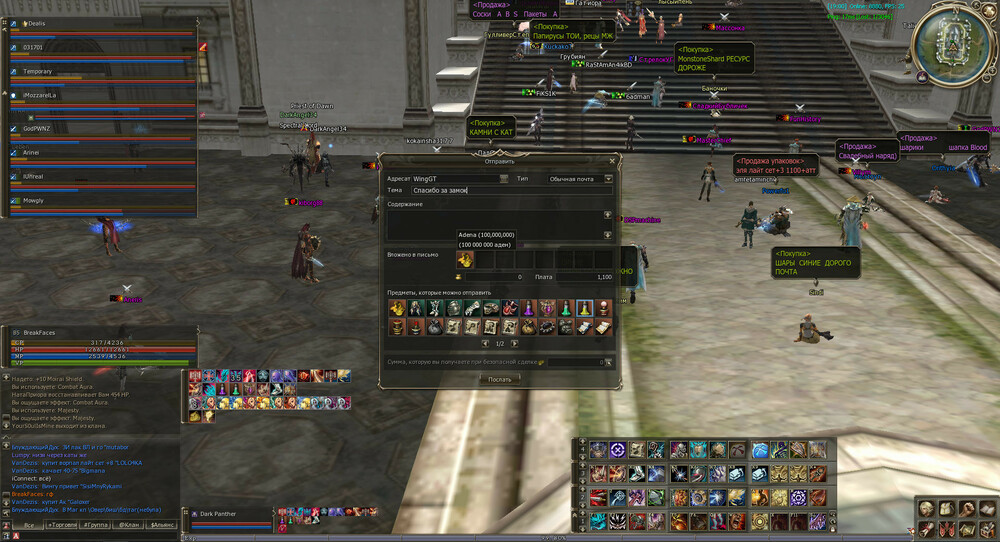Open the character face menu icon
Image resolution: width=1000 pixels, height=542 pixels.
pyautogui.click(x=927, y=509)
